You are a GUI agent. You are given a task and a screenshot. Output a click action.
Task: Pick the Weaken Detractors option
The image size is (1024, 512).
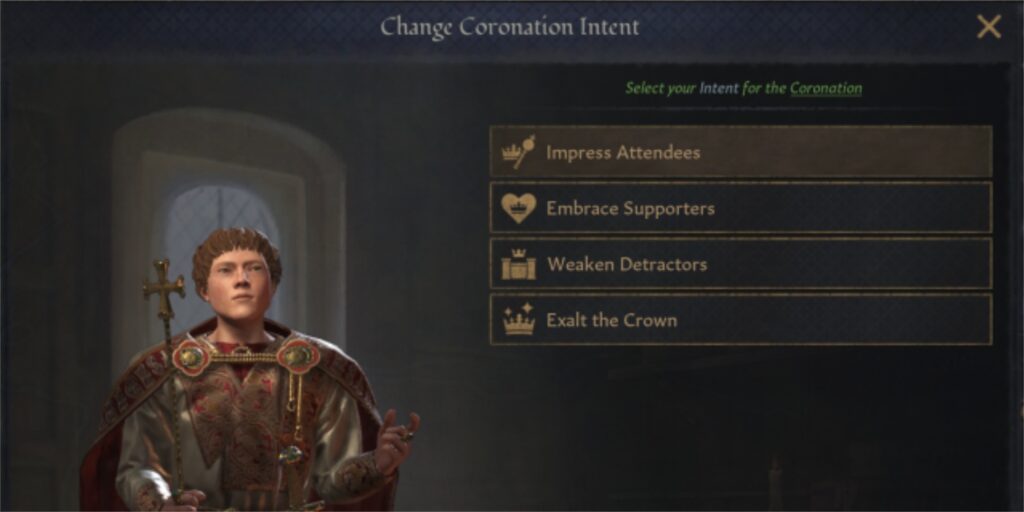coord(740,264)
